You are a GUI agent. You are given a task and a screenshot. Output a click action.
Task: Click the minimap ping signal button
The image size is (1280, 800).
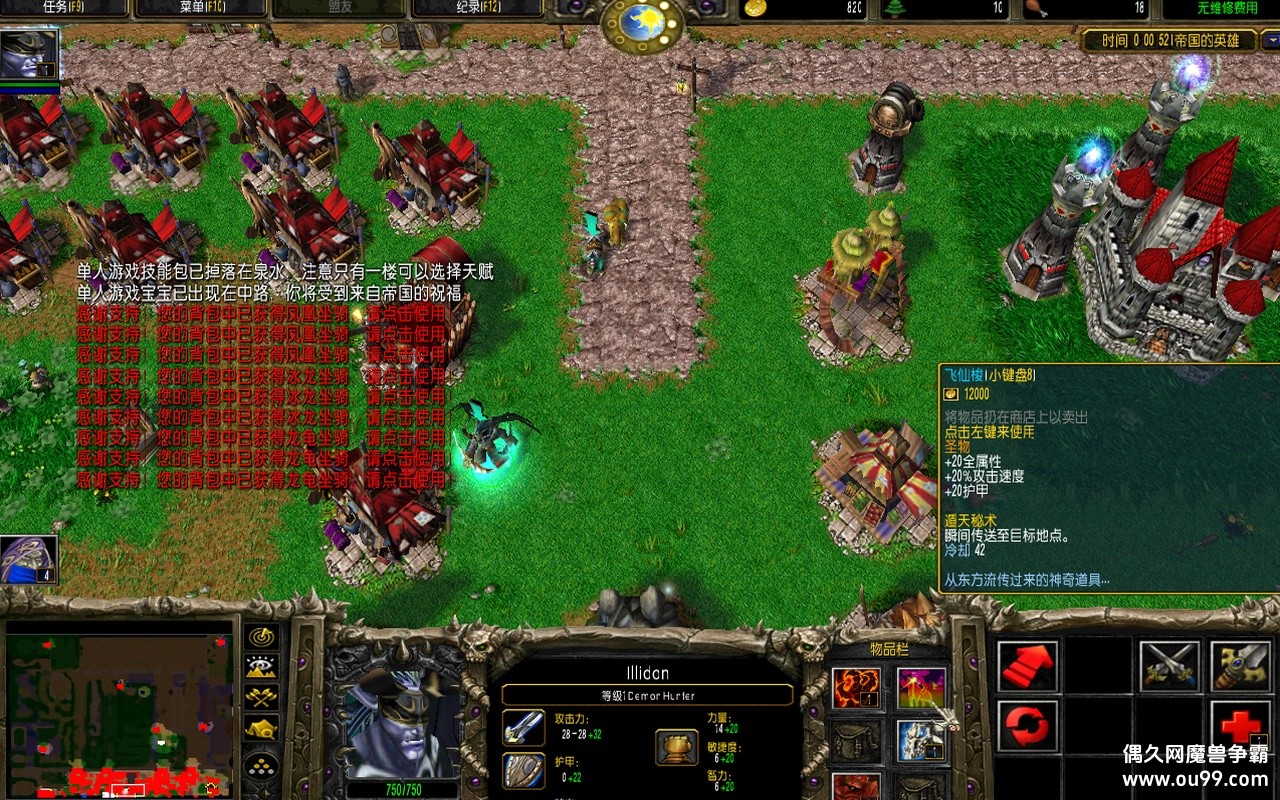tap(262, 636)
